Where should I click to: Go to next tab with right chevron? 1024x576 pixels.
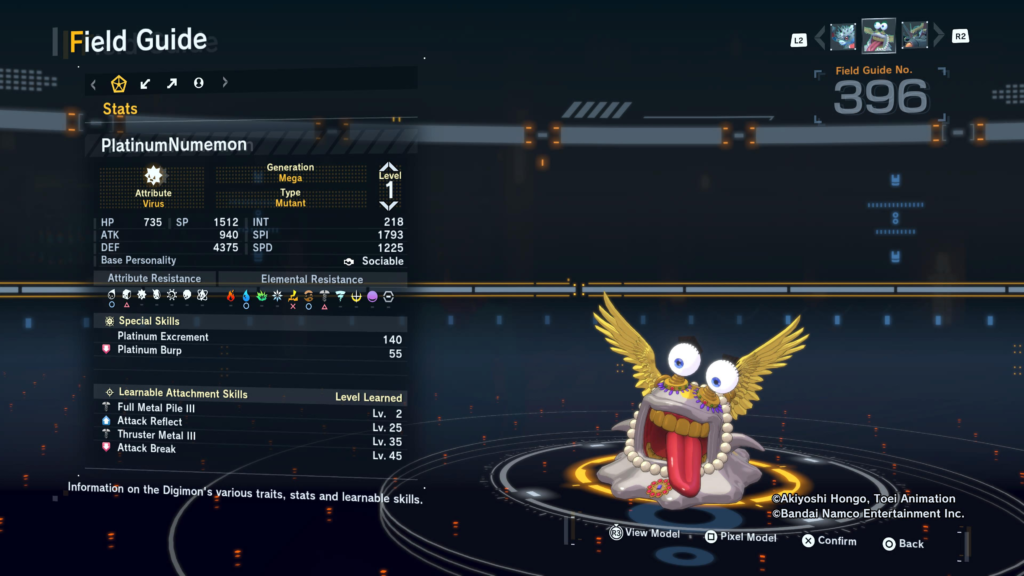[225, 84]
